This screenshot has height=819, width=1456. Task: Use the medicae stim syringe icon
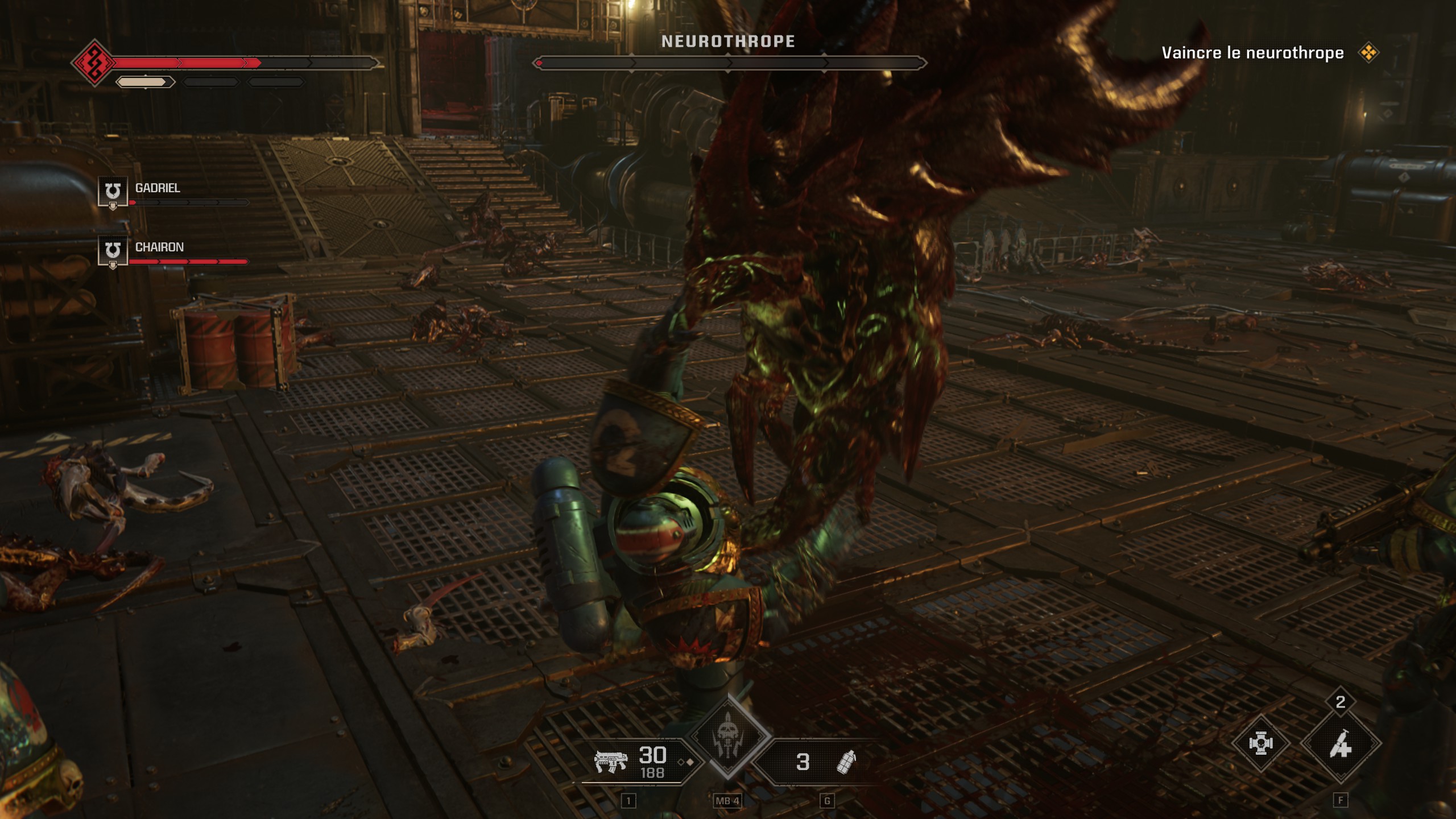(x=1340, y=744)
